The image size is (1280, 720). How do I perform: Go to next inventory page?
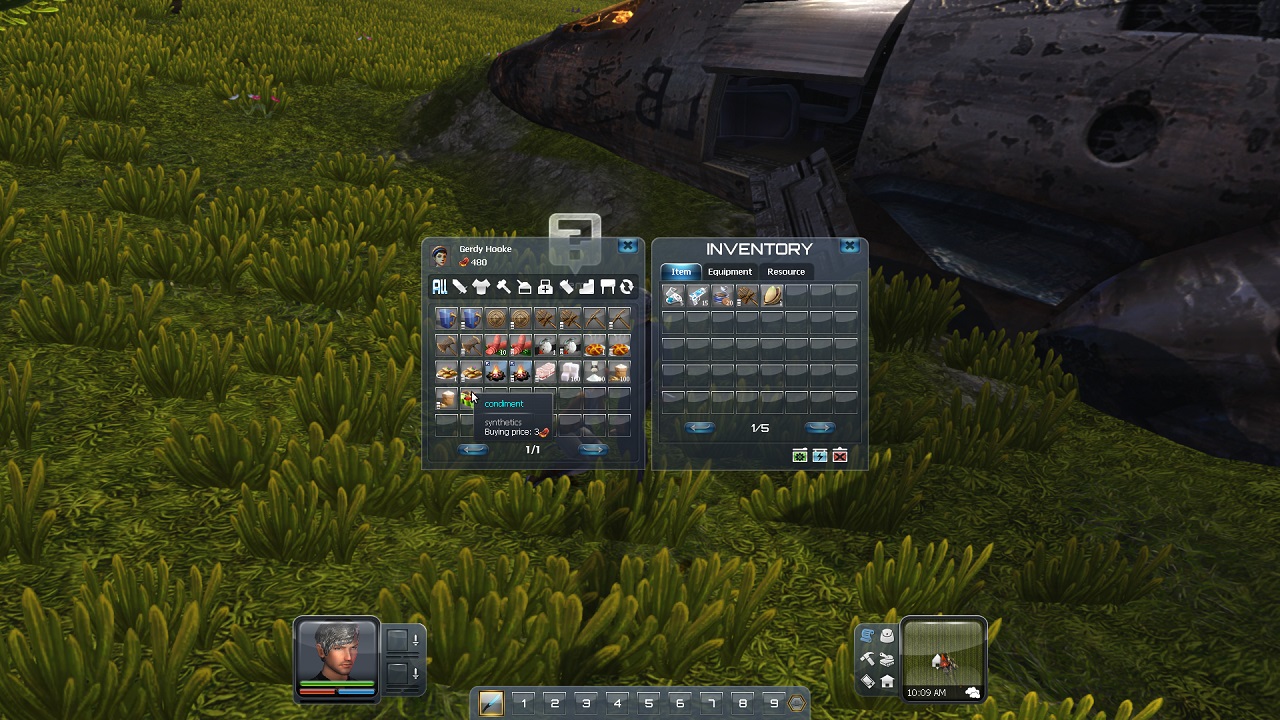(819, 428)
